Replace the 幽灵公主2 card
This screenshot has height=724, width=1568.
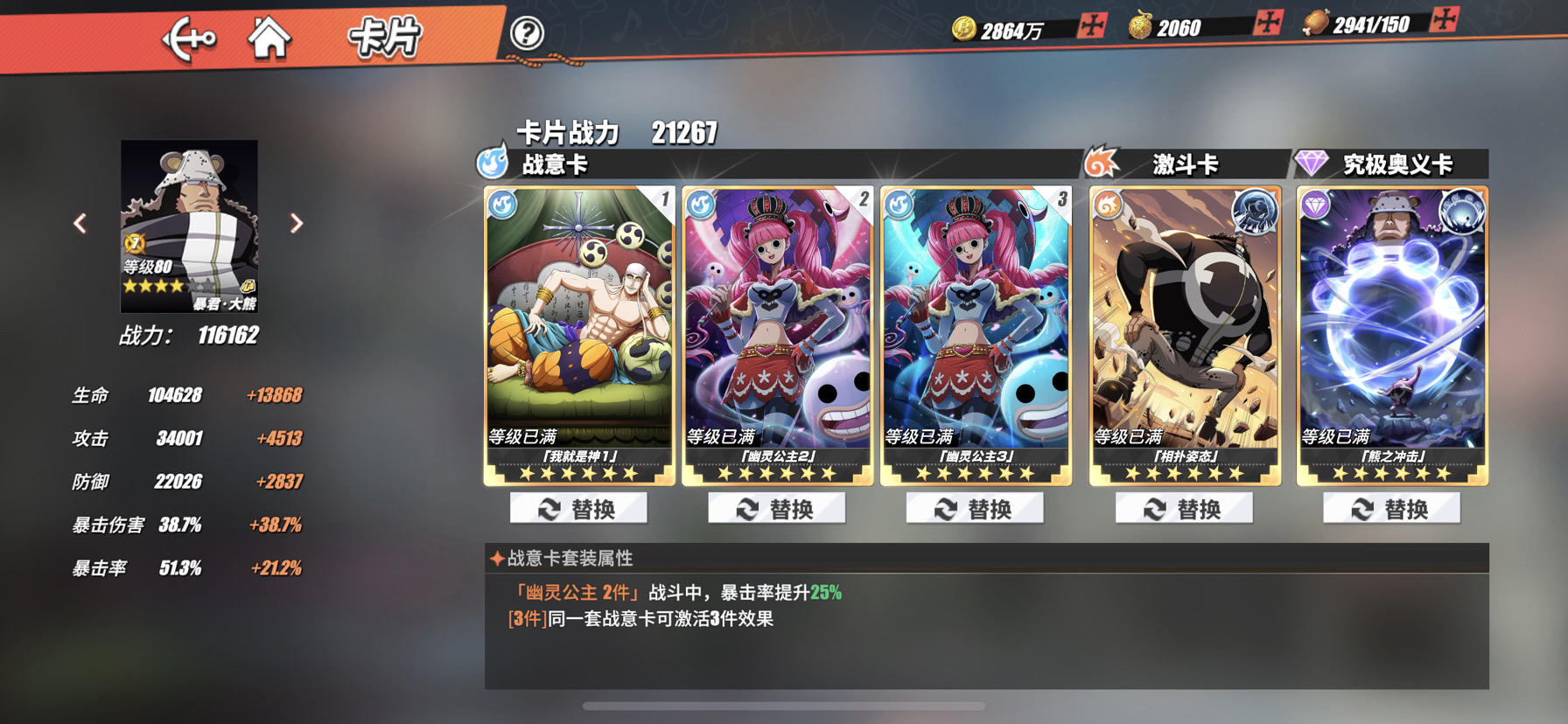777,508
